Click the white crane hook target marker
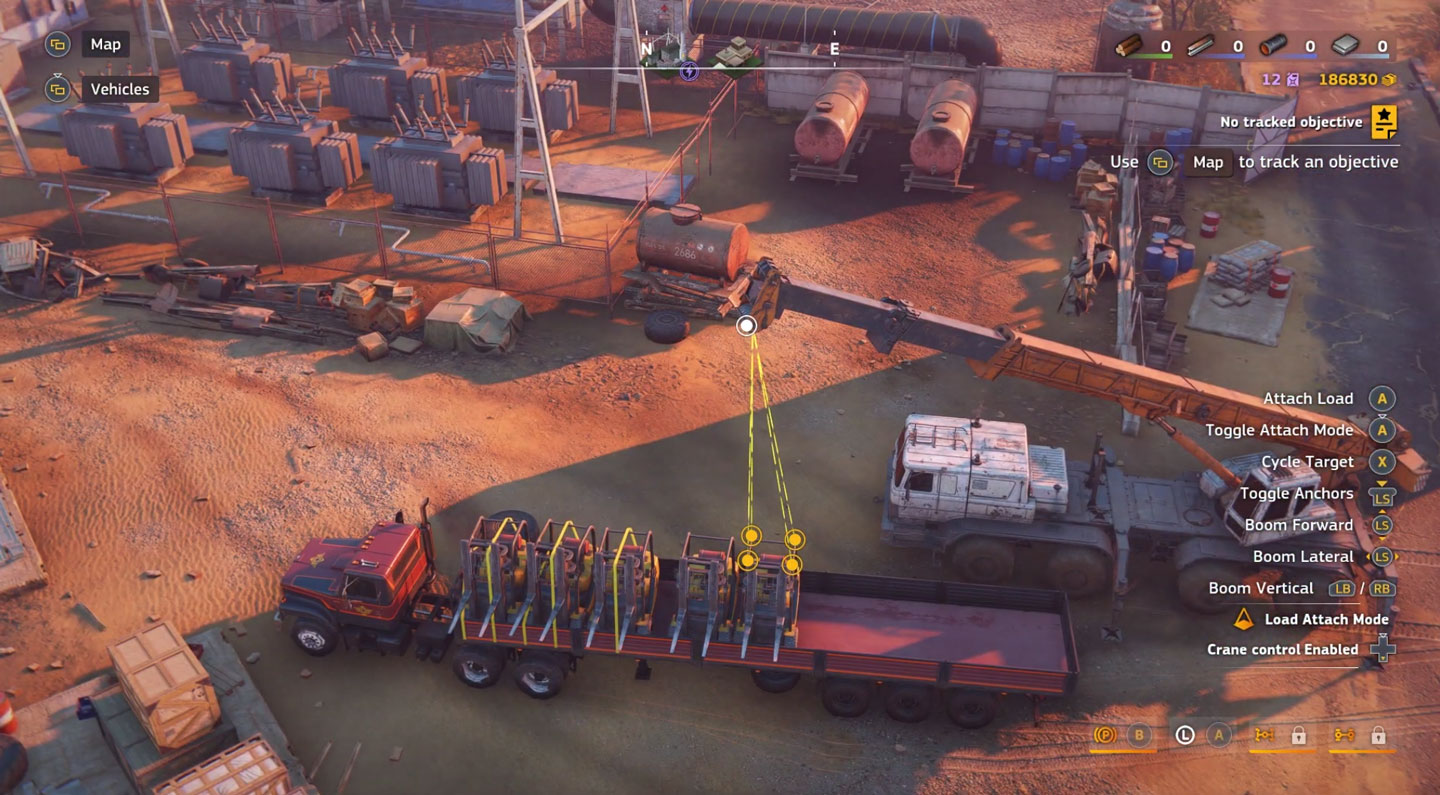 [746, 325]
